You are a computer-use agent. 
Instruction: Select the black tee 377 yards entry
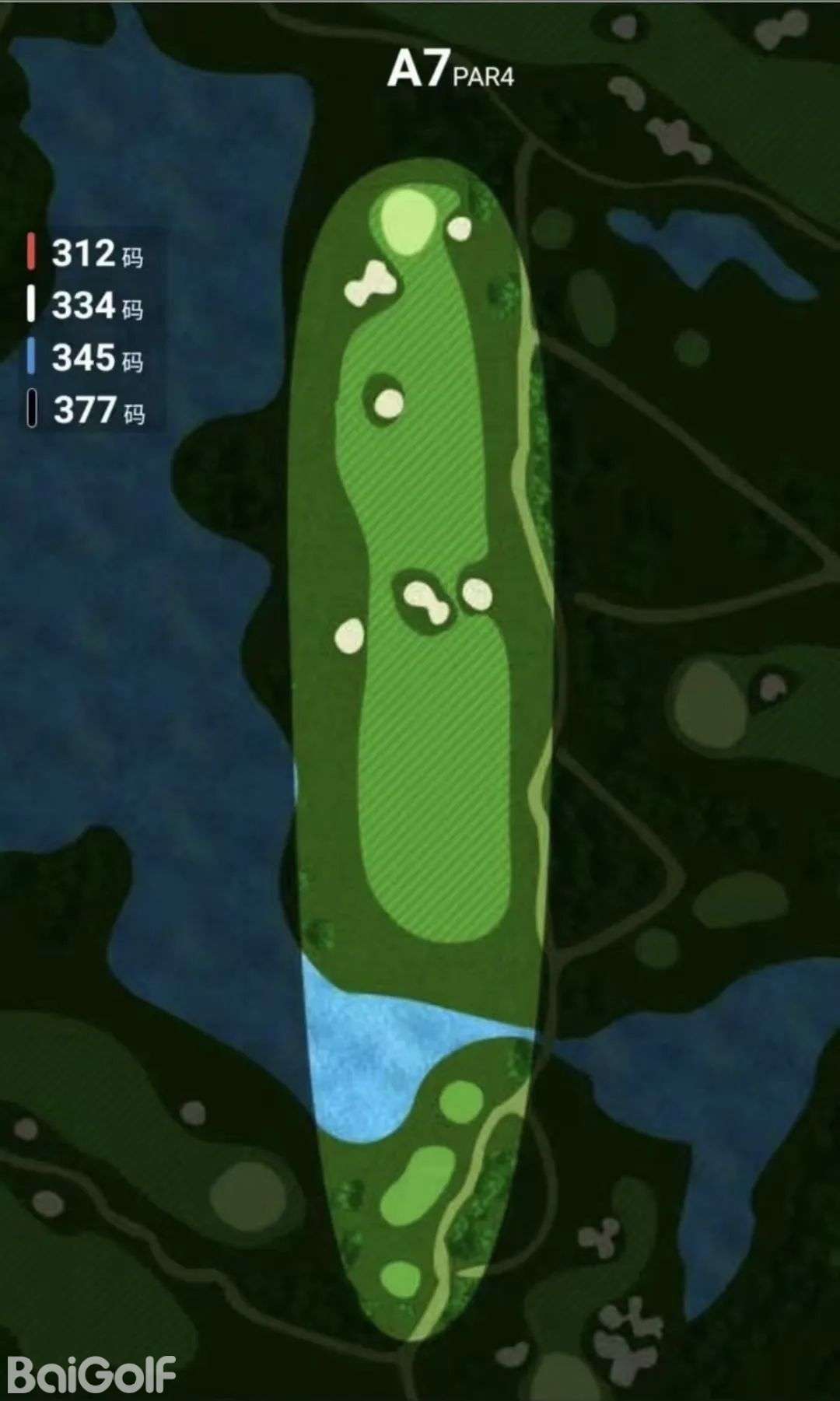click(x=86, y=410)
